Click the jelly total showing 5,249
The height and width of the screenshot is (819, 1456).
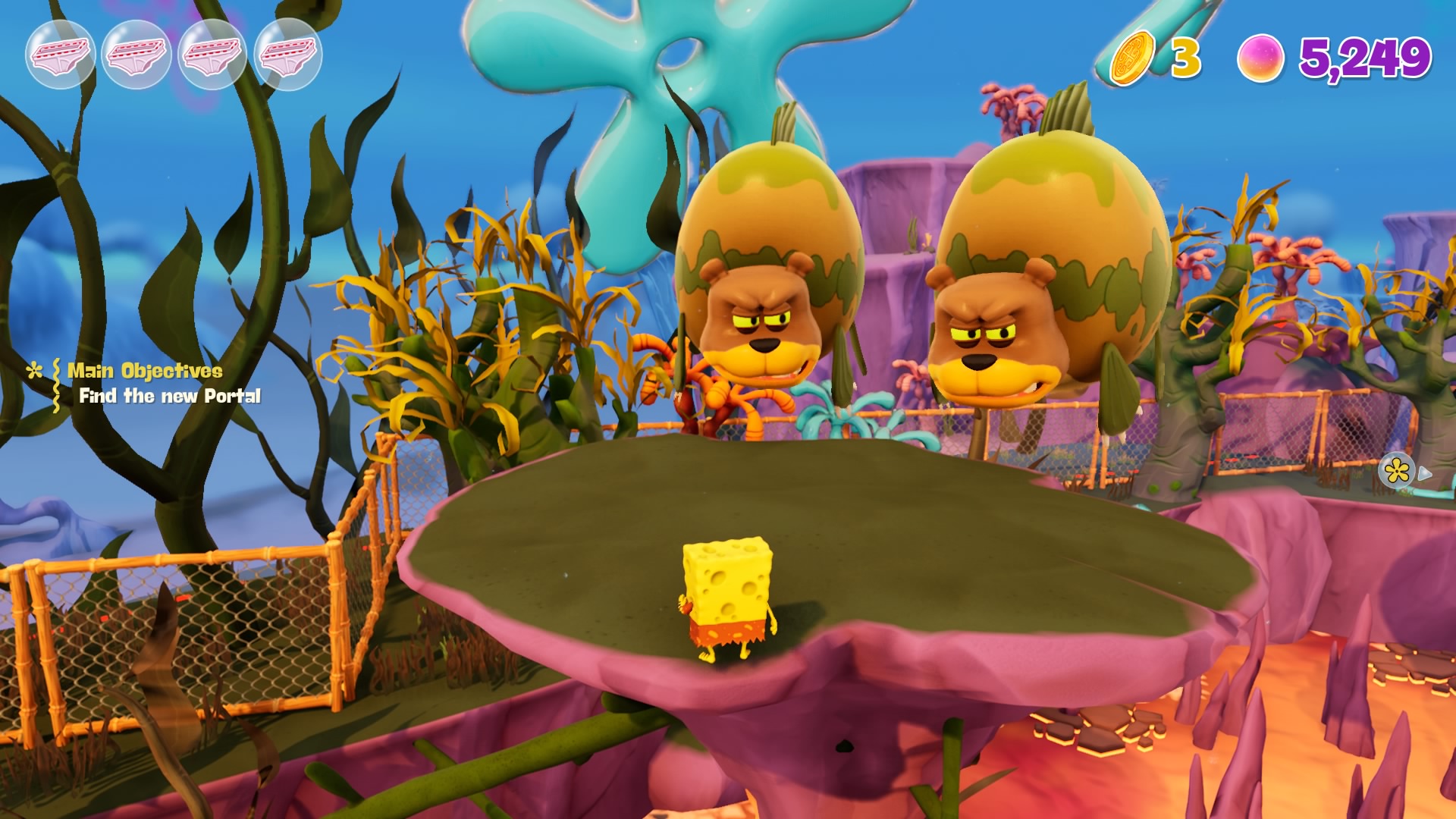1365,55
